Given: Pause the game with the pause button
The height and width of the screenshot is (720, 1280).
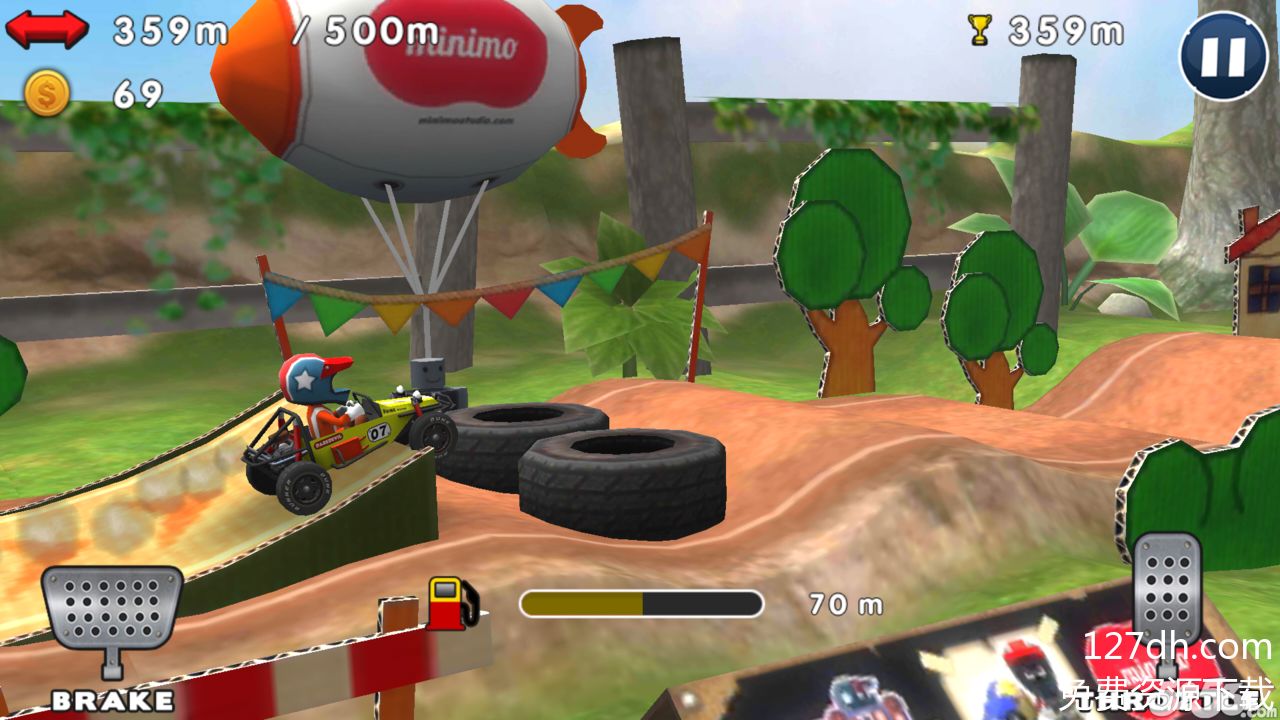Looking at the screenshot, I should click(1224, 56).
